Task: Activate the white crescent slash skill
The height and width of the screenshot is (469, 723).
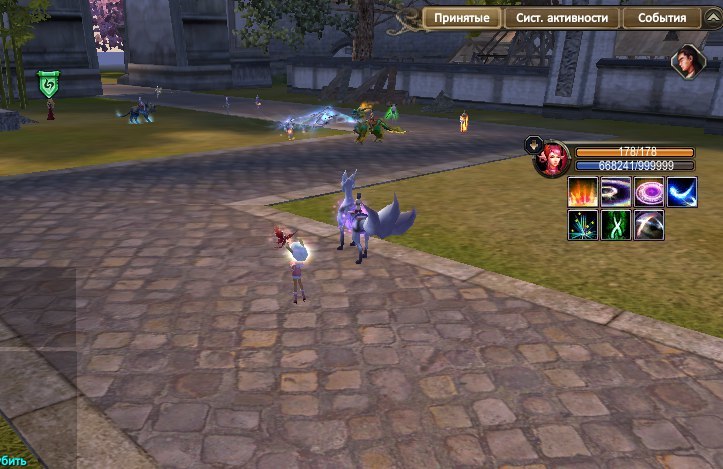Action: pyautogui.click(x=649, y=224)
